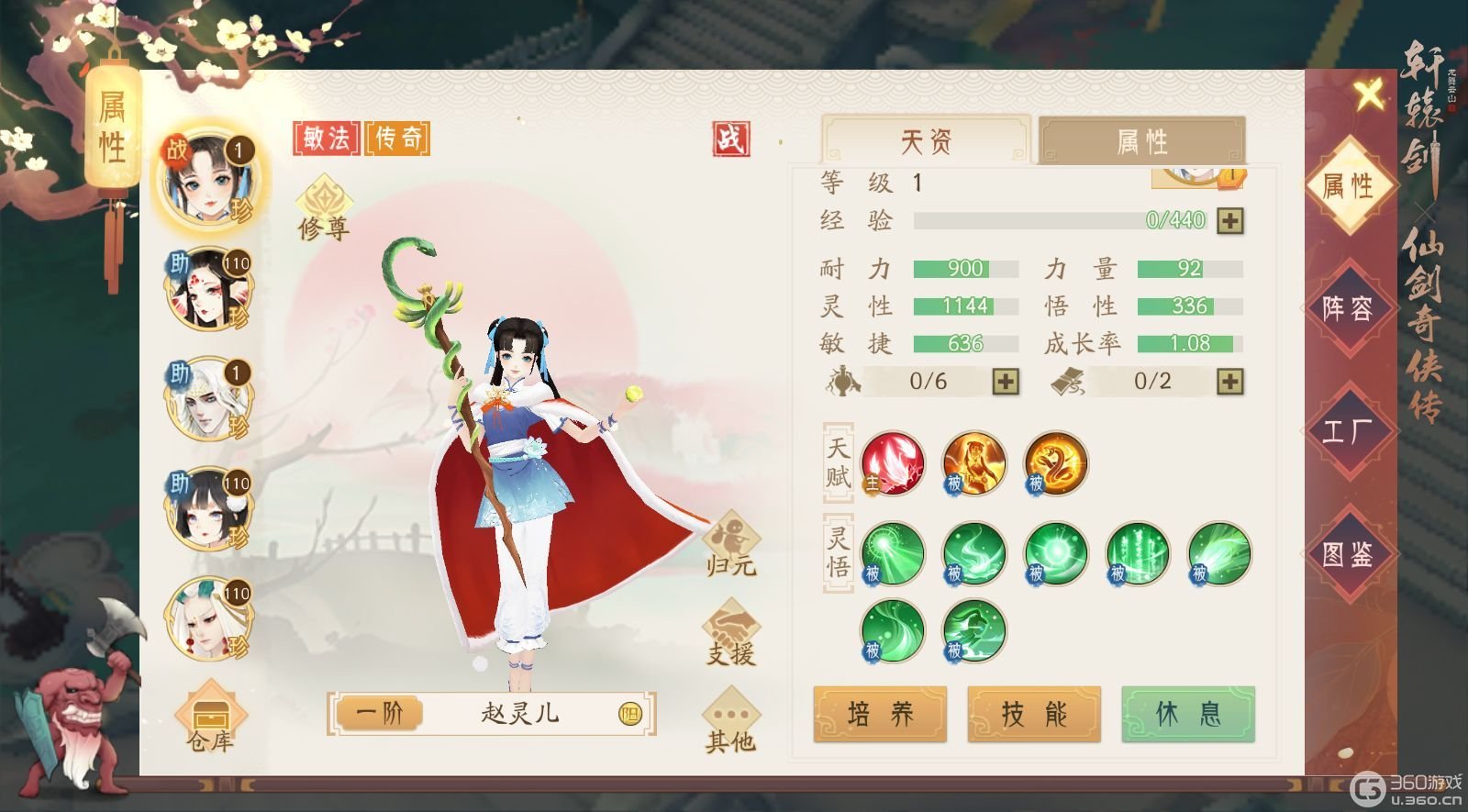This screenshot has width=1468, height=812.
Task: Click the red 战 battle badge
Action: coord(731,139)
